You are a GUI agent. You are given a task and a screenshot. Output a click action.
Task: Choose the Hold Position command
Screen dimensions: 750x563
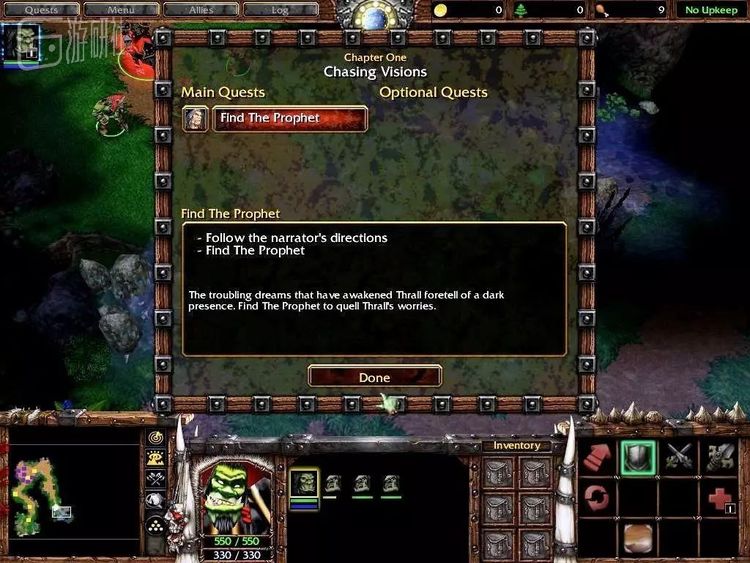[x=679, y=457]
